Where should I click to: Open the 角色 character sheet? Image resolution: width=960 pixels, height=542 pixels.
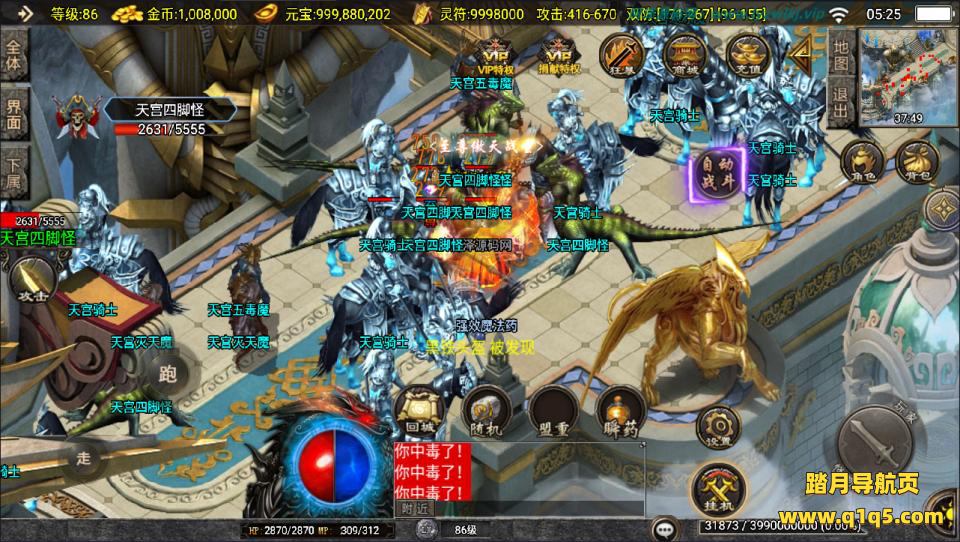(861, 161)
